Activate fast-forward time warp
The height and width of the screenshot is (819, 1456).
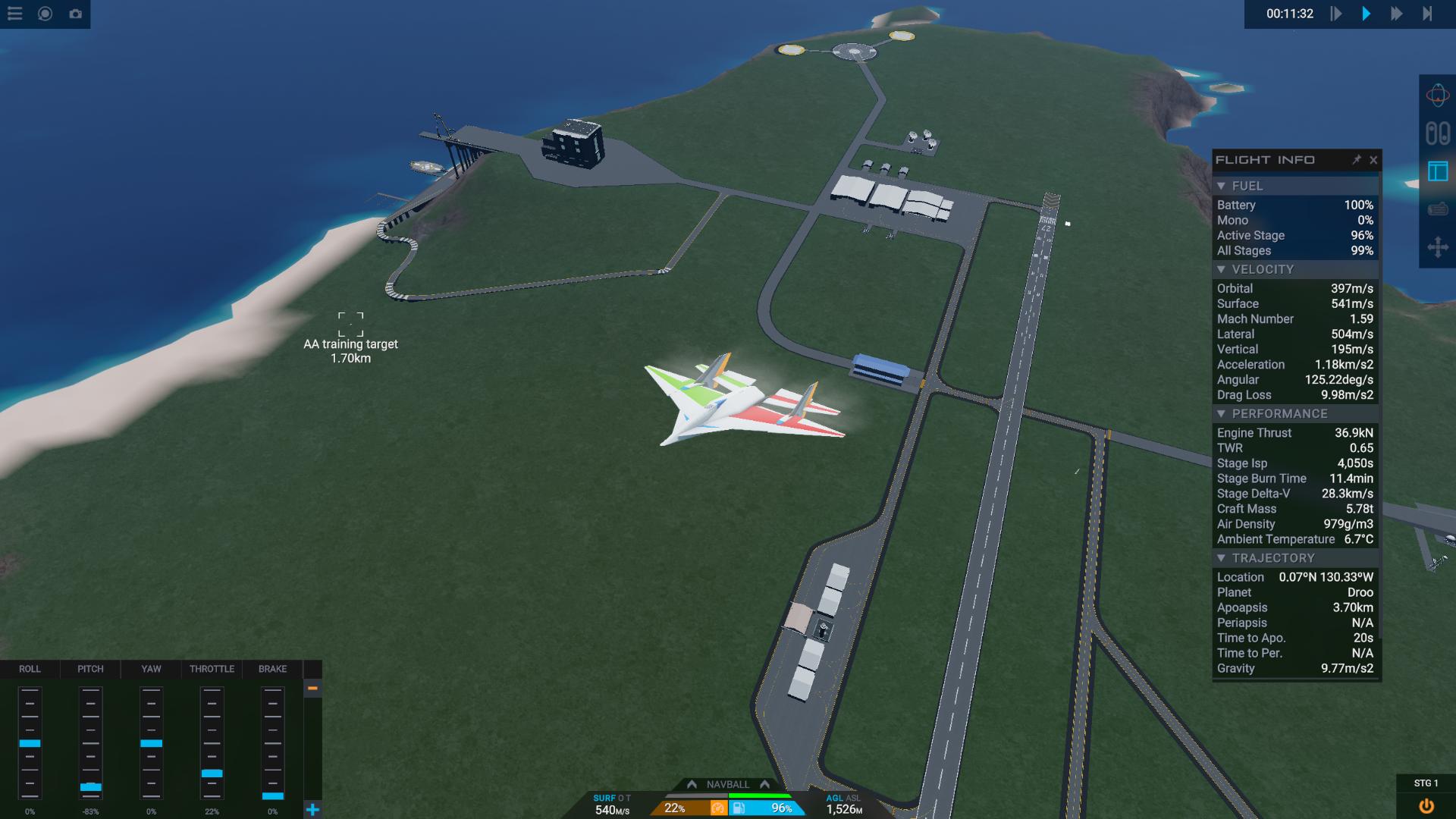(x=1396, y=14)
